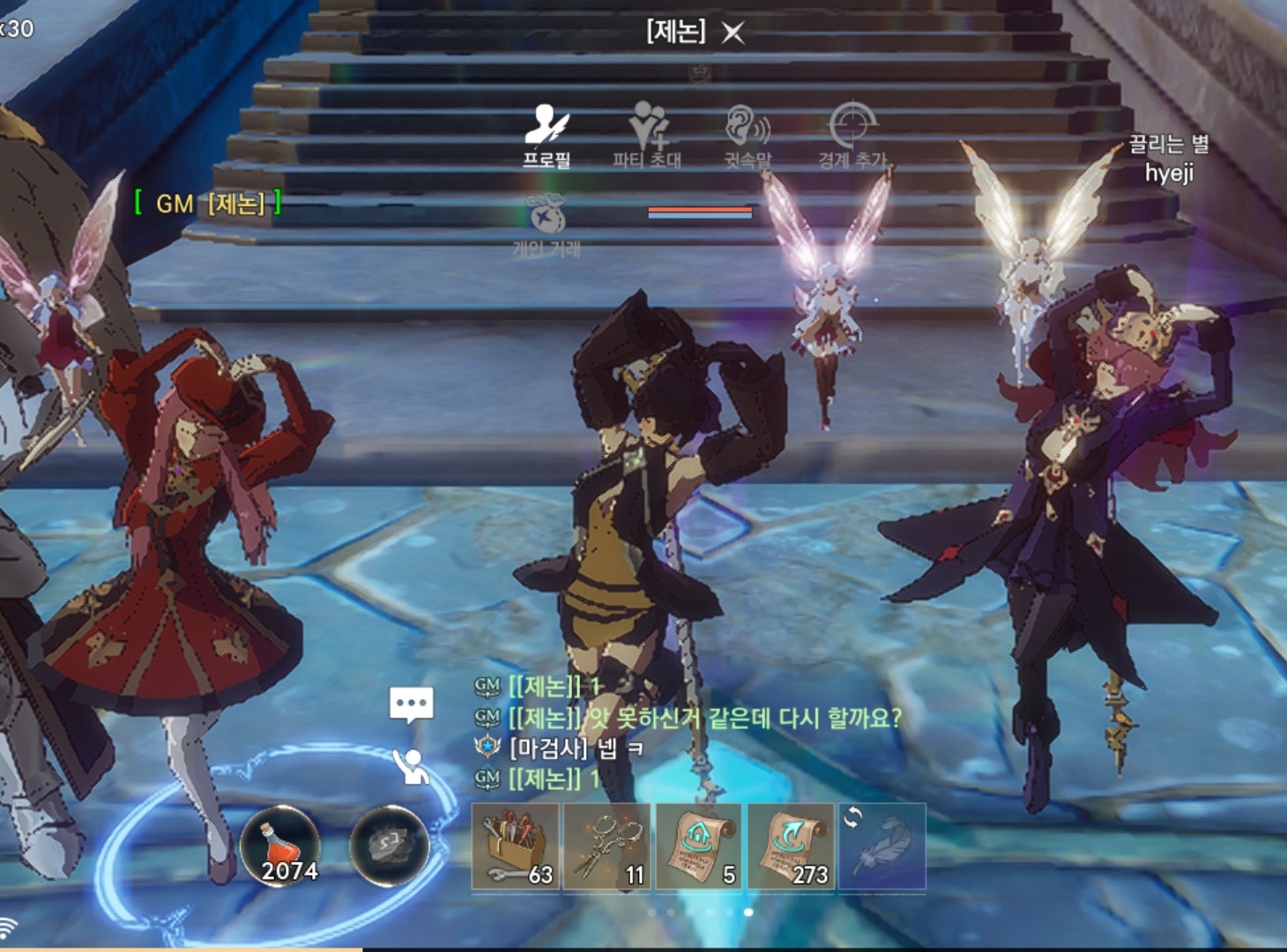
Task: Open the waving figure emote icon
Action: 412,767
